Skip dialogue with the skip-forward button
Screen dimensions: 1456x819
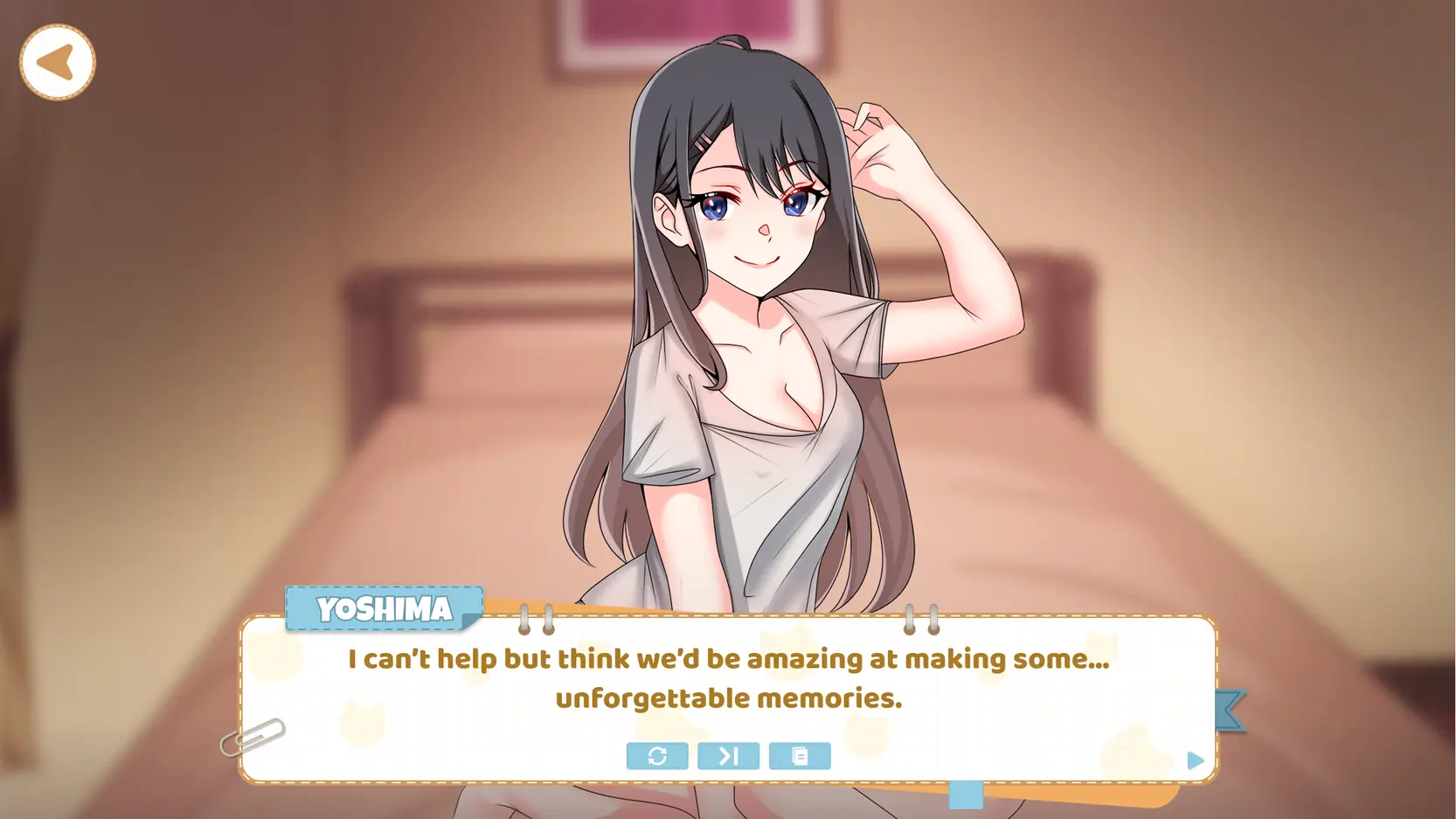728,756
